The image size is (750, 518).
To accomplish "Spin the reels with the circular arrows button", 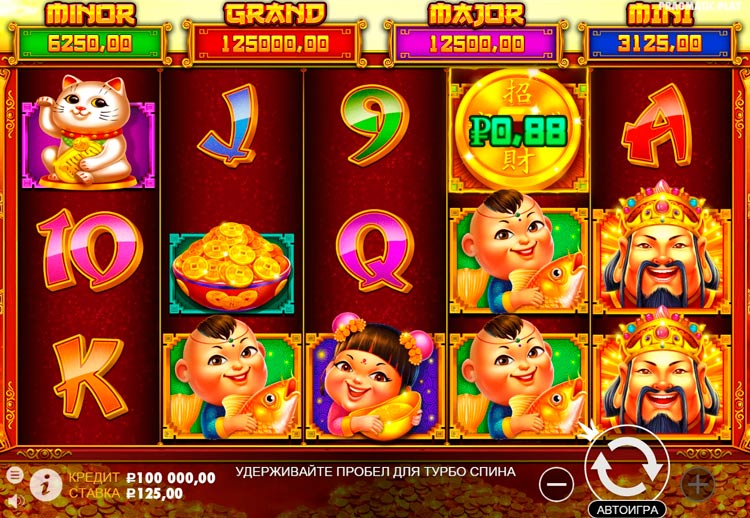I will point(627,464).
